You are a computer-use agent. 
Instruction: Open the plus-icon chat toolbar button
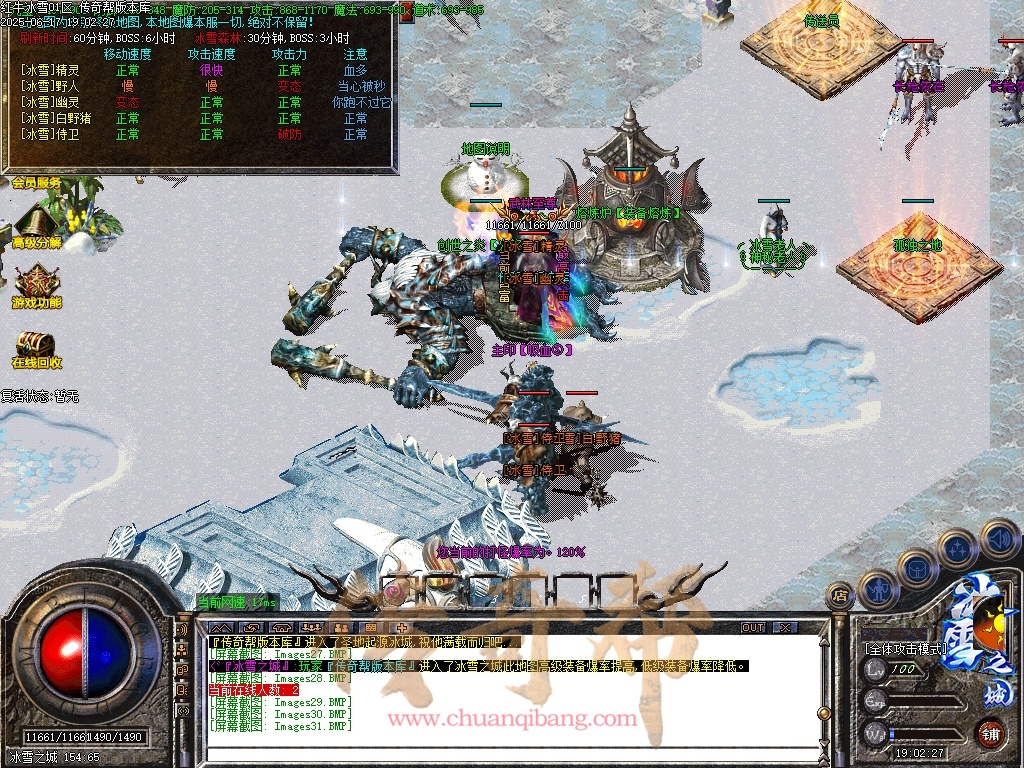(x=402, y=627)
